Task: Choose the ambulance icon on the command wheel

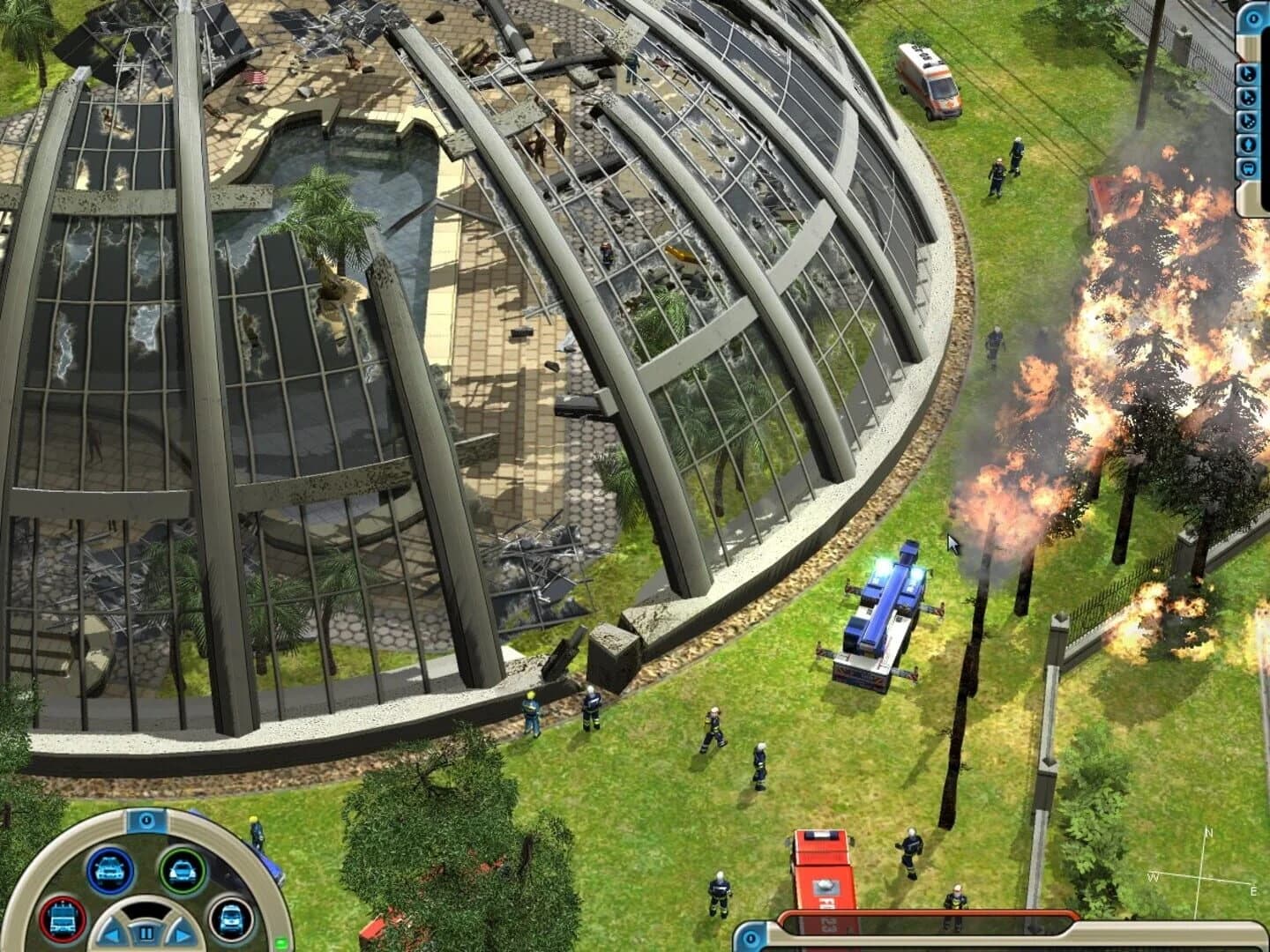Action: [231, 920]
